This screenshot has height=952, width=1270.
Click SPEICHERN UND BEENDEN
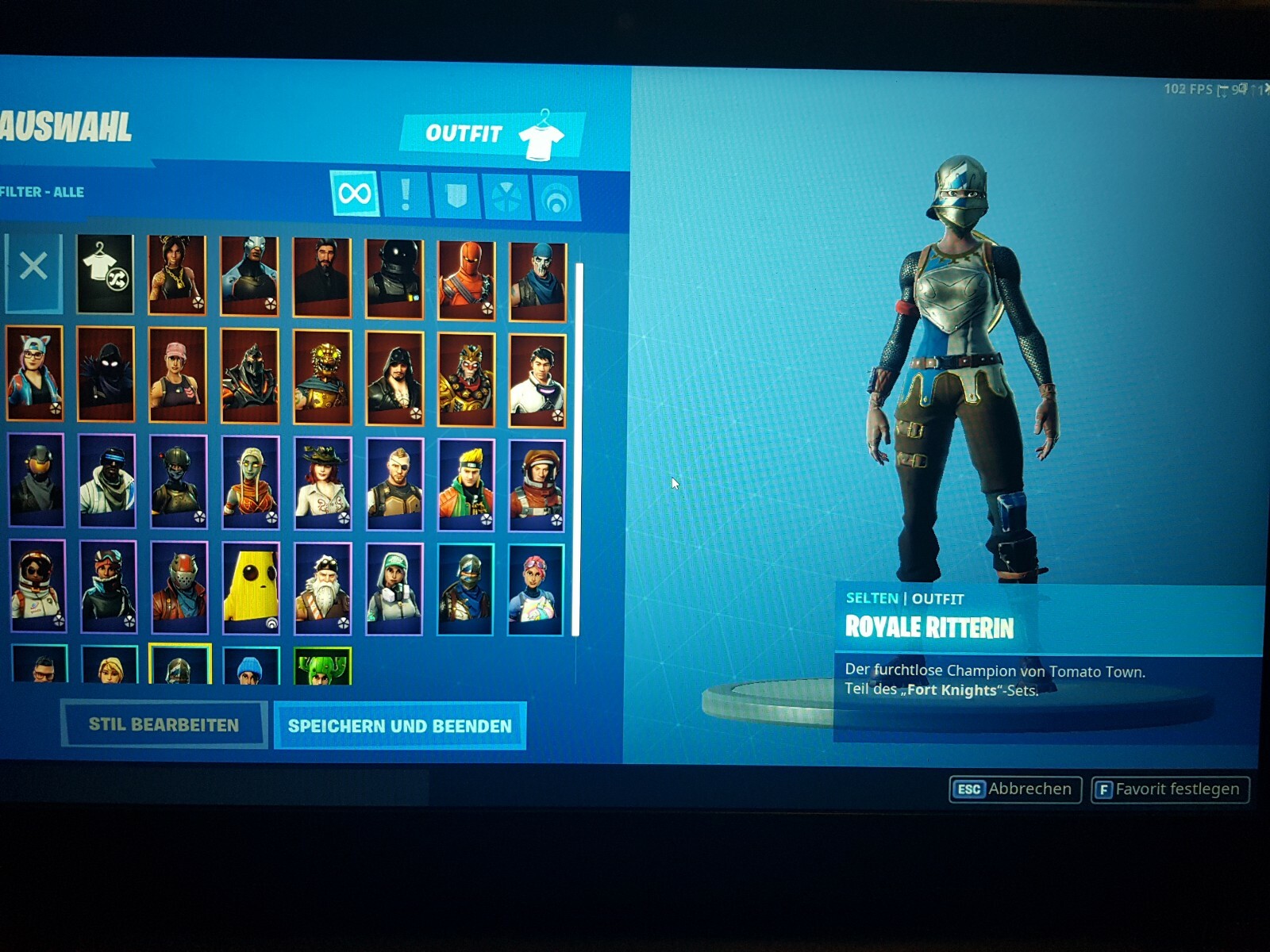pos(400,724)
